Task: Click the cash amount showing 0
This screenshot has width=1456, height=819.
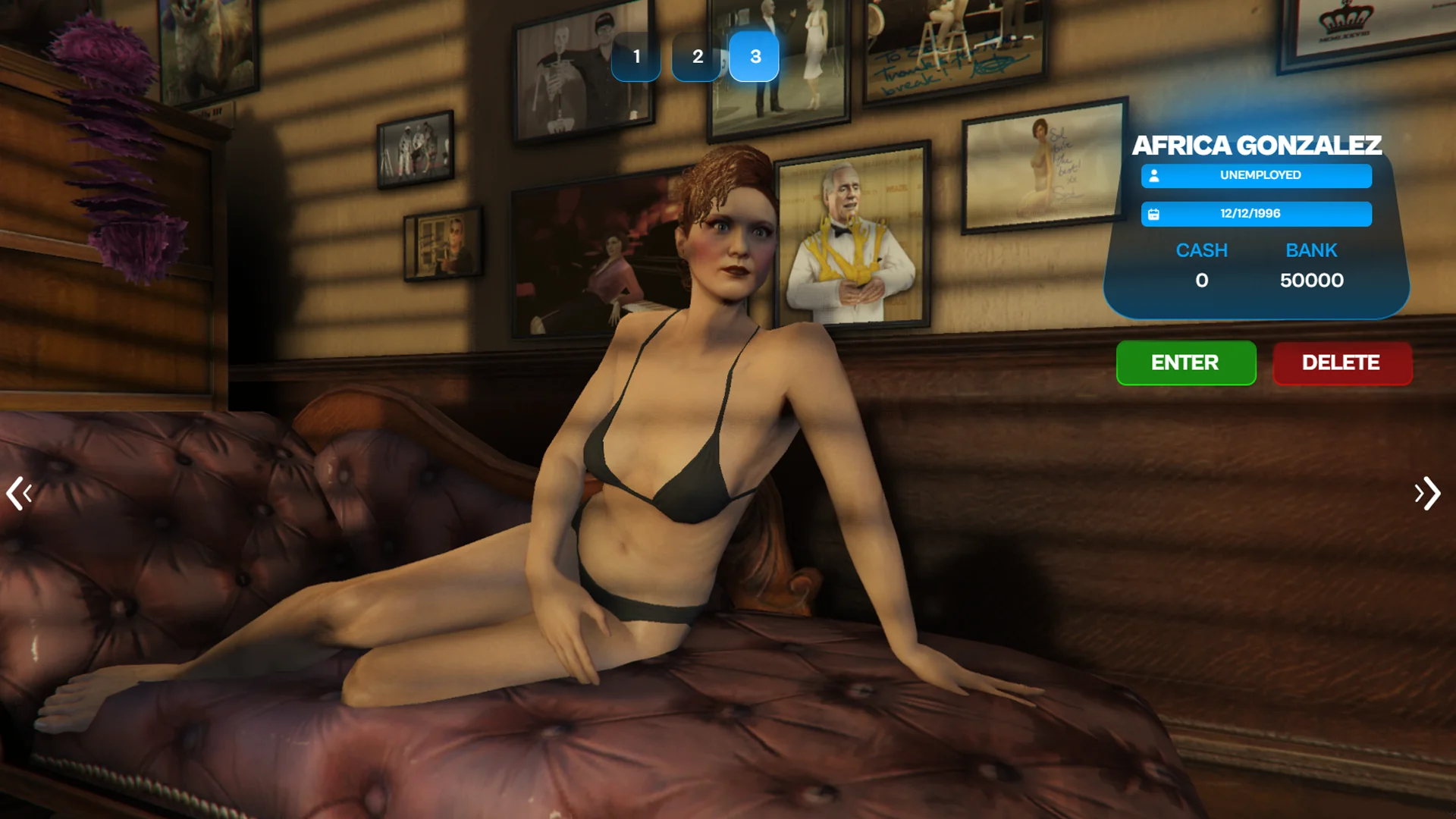Action: tap(1203, 280)
